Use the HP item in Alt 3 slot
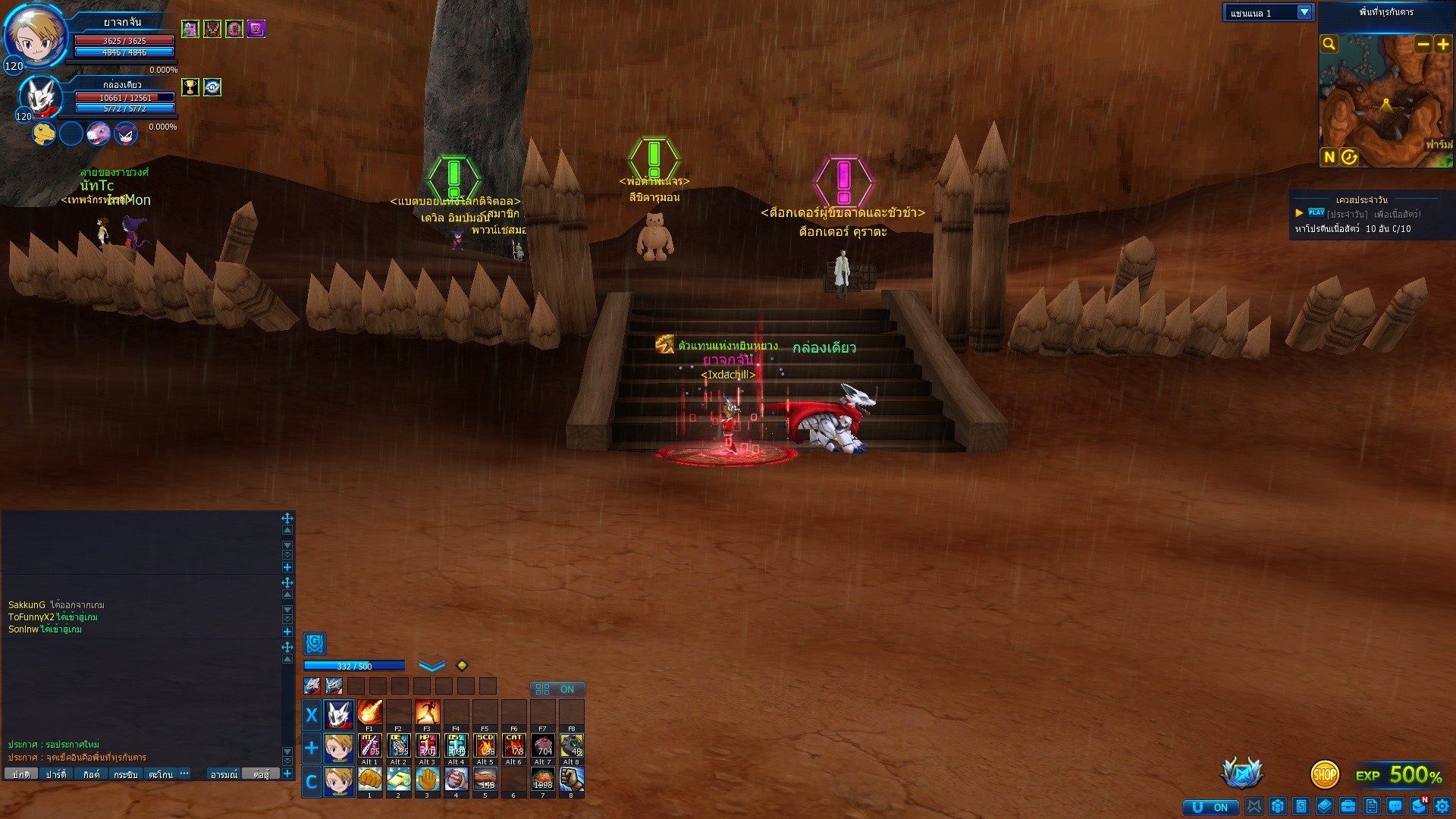Image resolution: width=1456 pixels, height=819 pixels. [427, 745]
